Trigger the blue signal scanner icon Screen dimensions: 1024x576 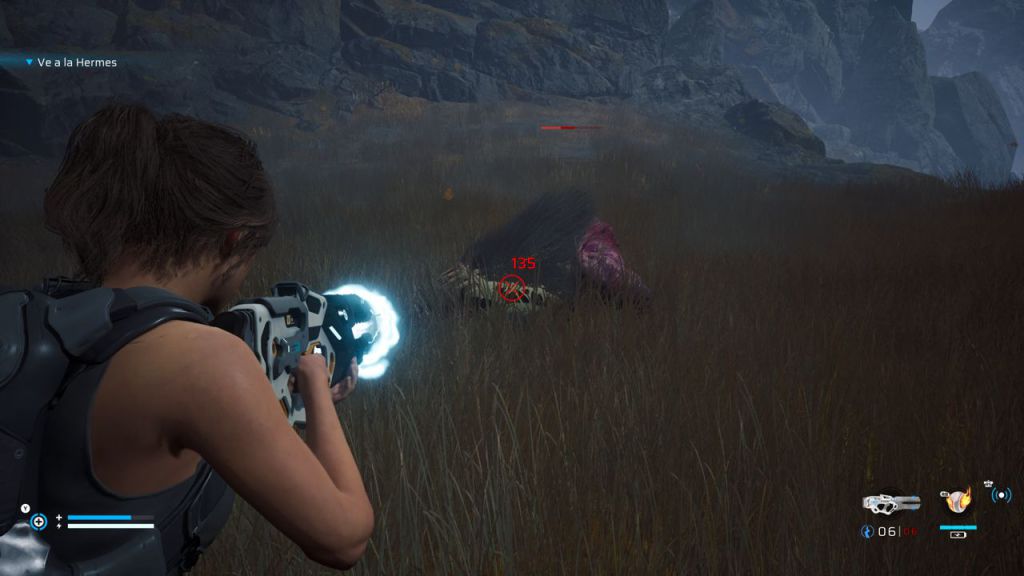point(1000,494)
